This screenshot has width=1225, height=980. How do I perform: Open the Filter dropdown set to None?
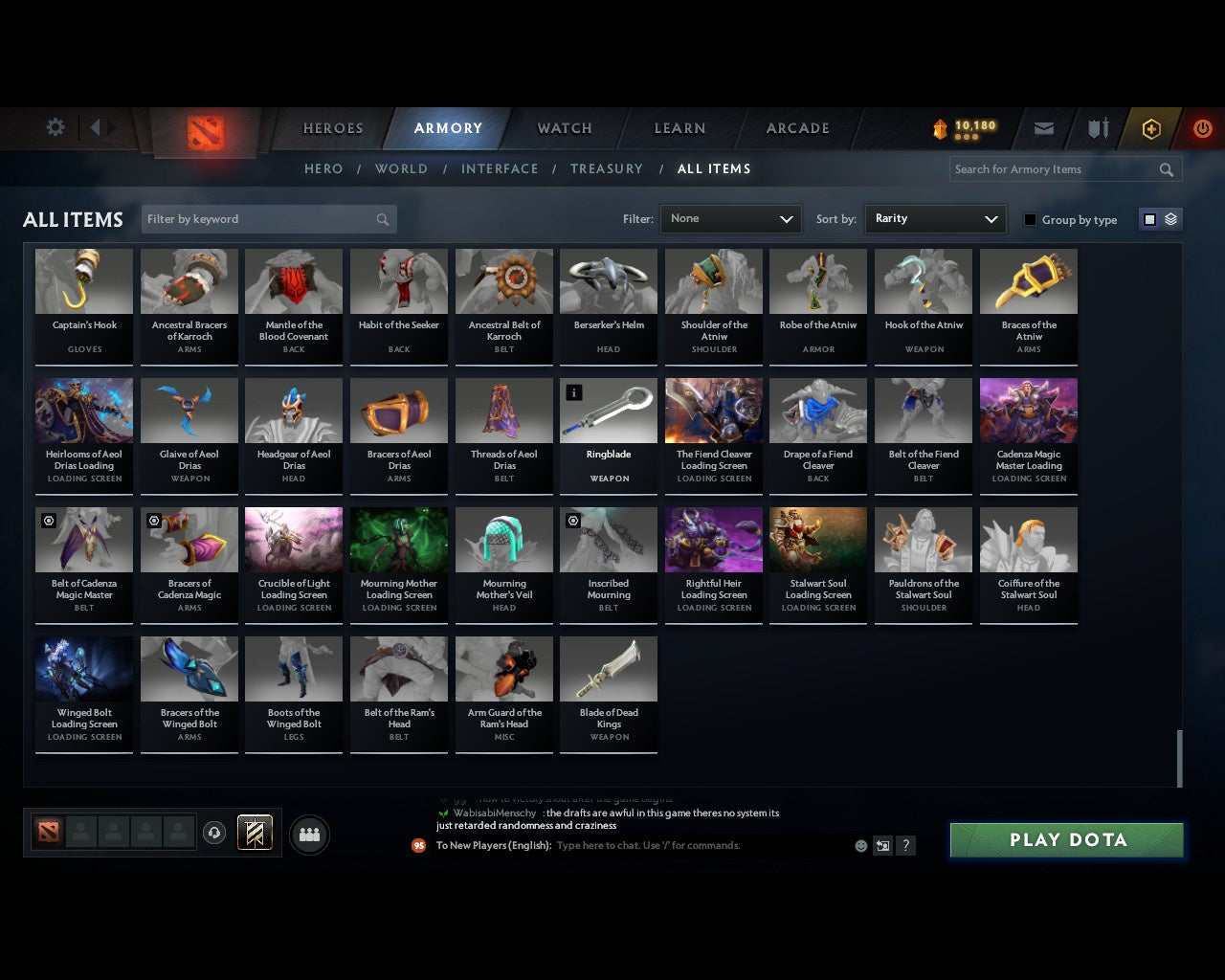coord(730,218)
